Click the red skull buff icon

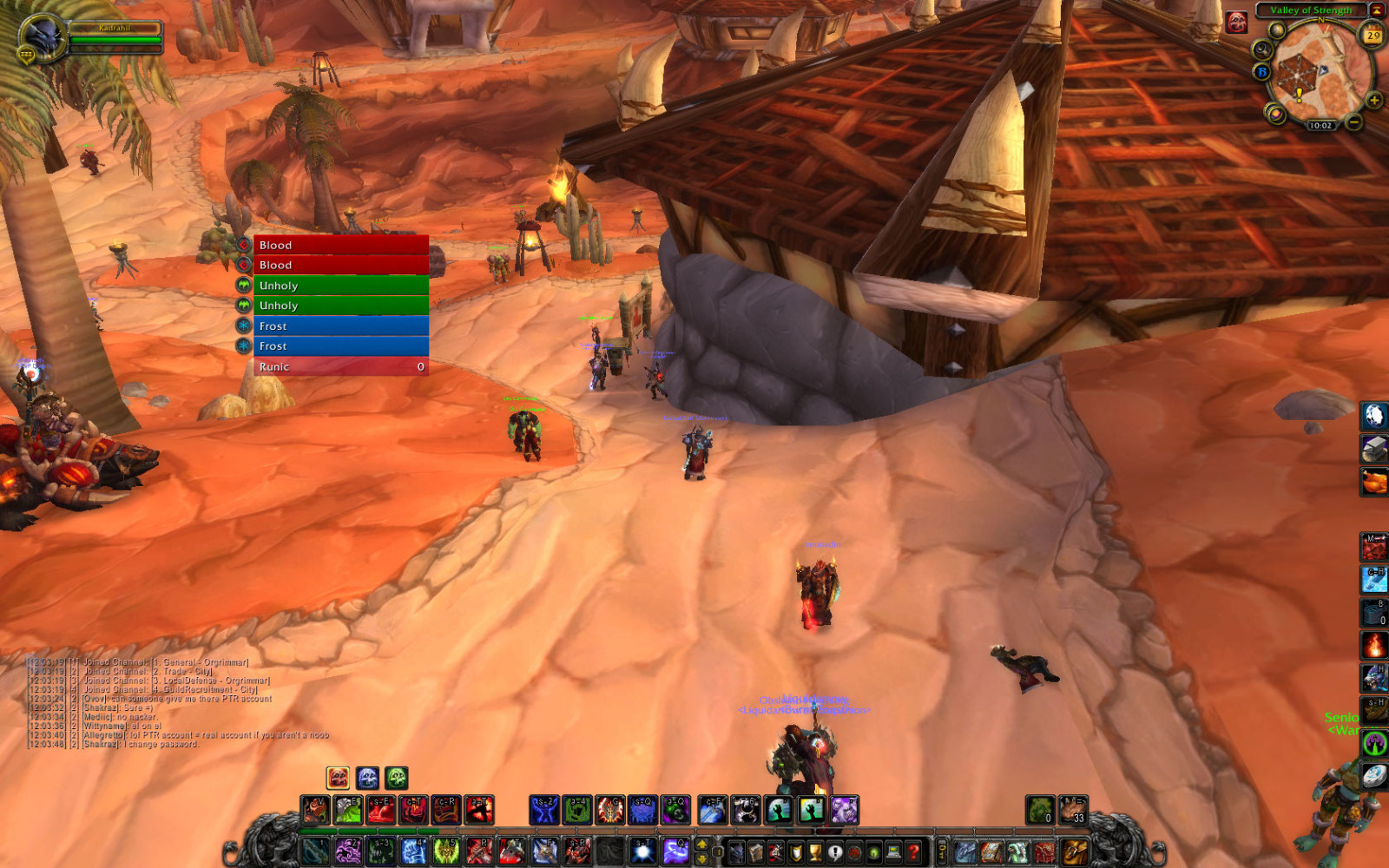pos(1236,23)
